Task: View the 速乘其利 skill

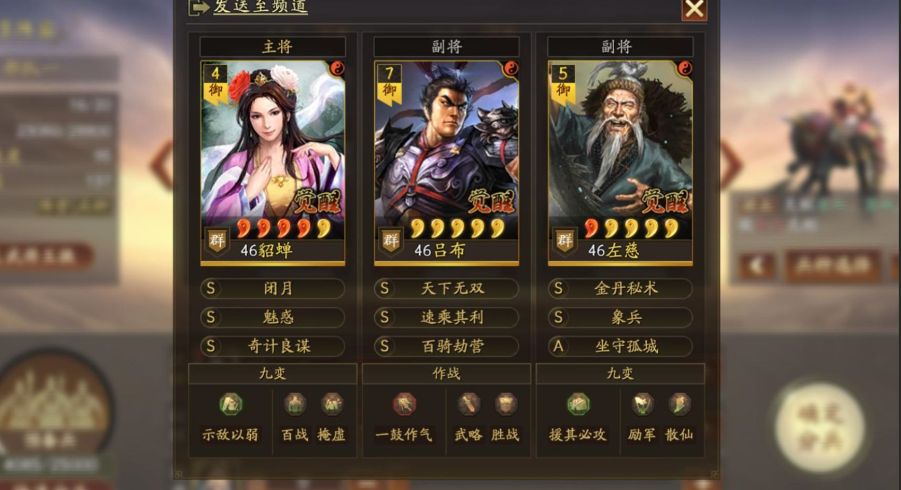Action: click(447, 317)
